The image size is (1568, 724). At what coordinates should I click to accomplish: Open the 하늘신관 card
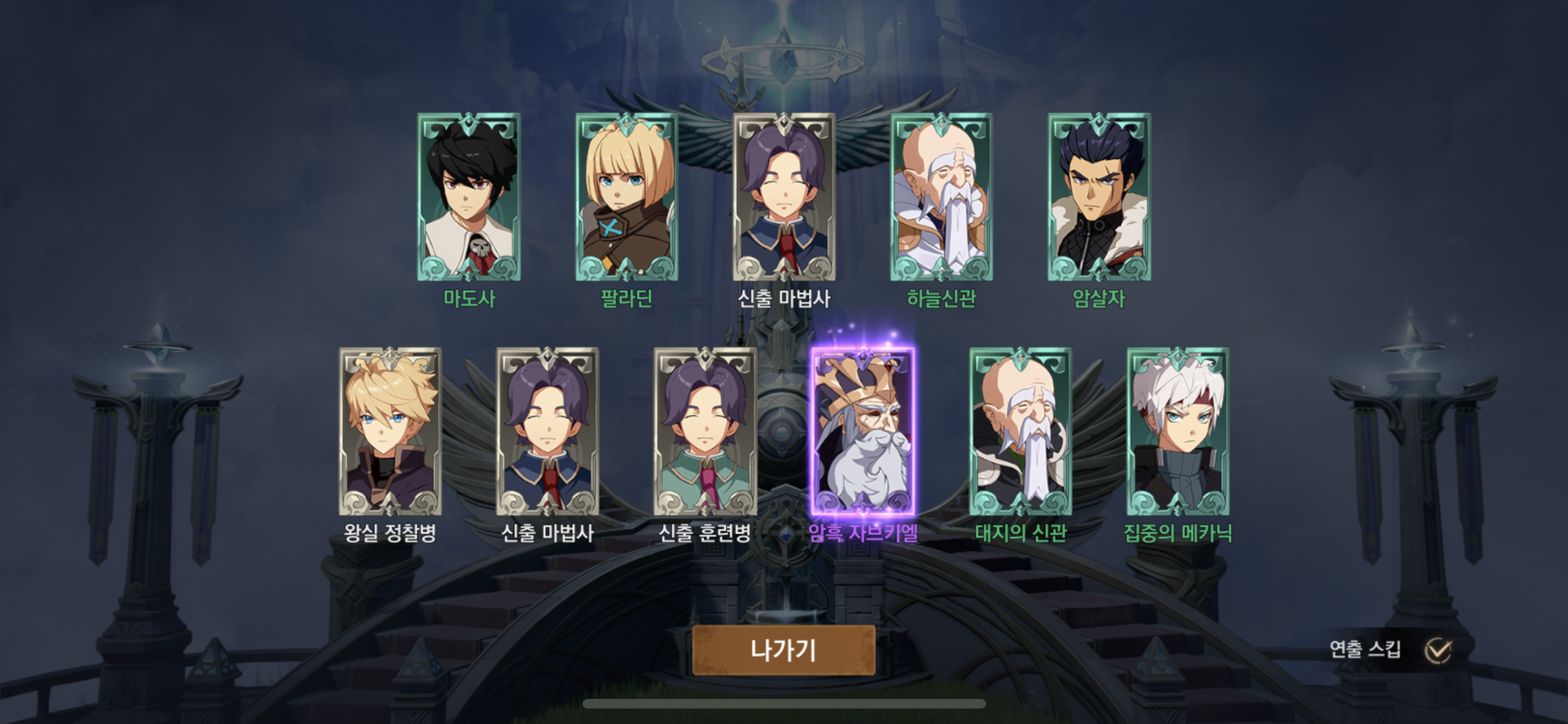click(x=941, y=197)
